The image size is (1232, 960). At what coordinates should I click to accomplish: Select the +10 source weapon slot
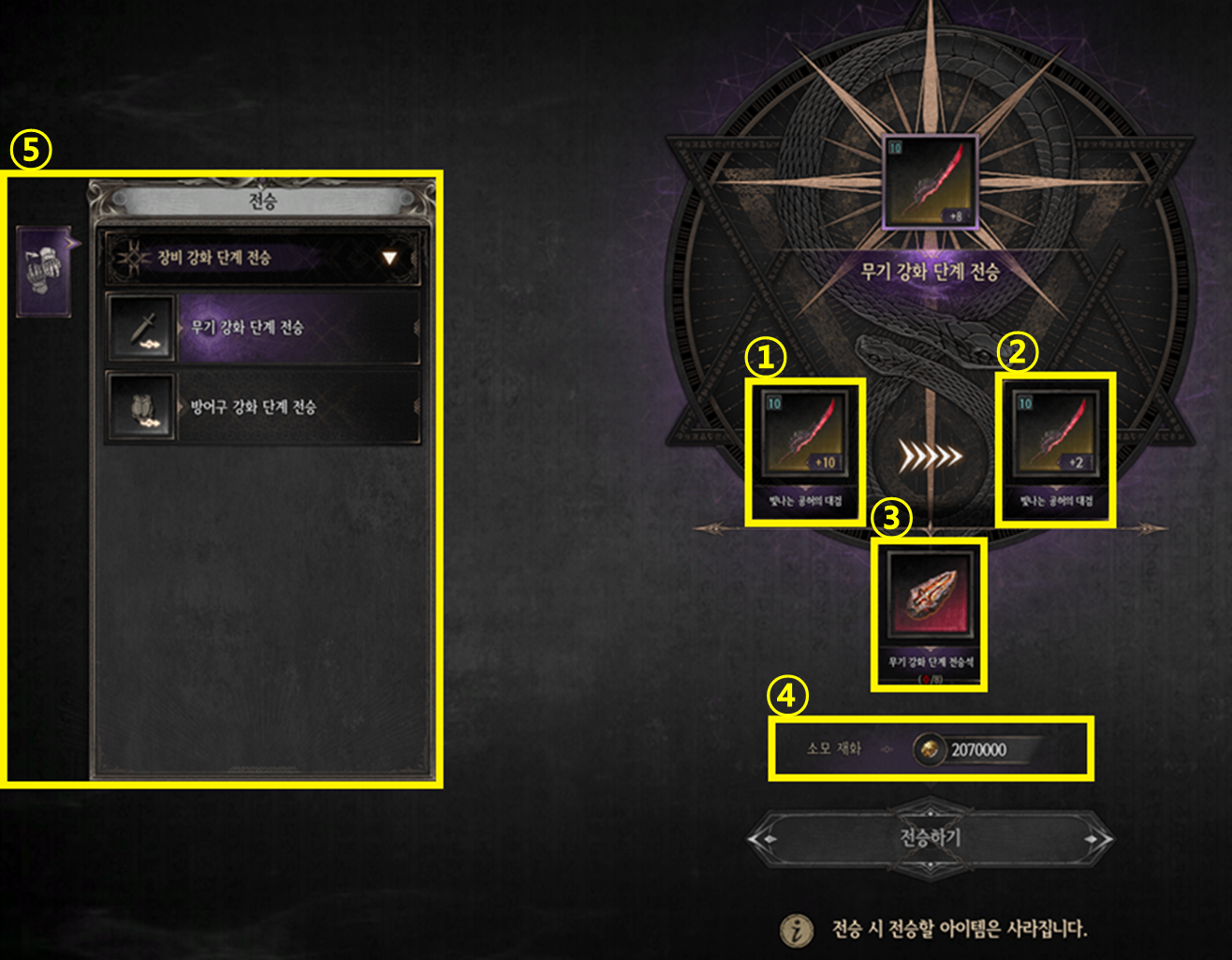[x=803, y=436]
